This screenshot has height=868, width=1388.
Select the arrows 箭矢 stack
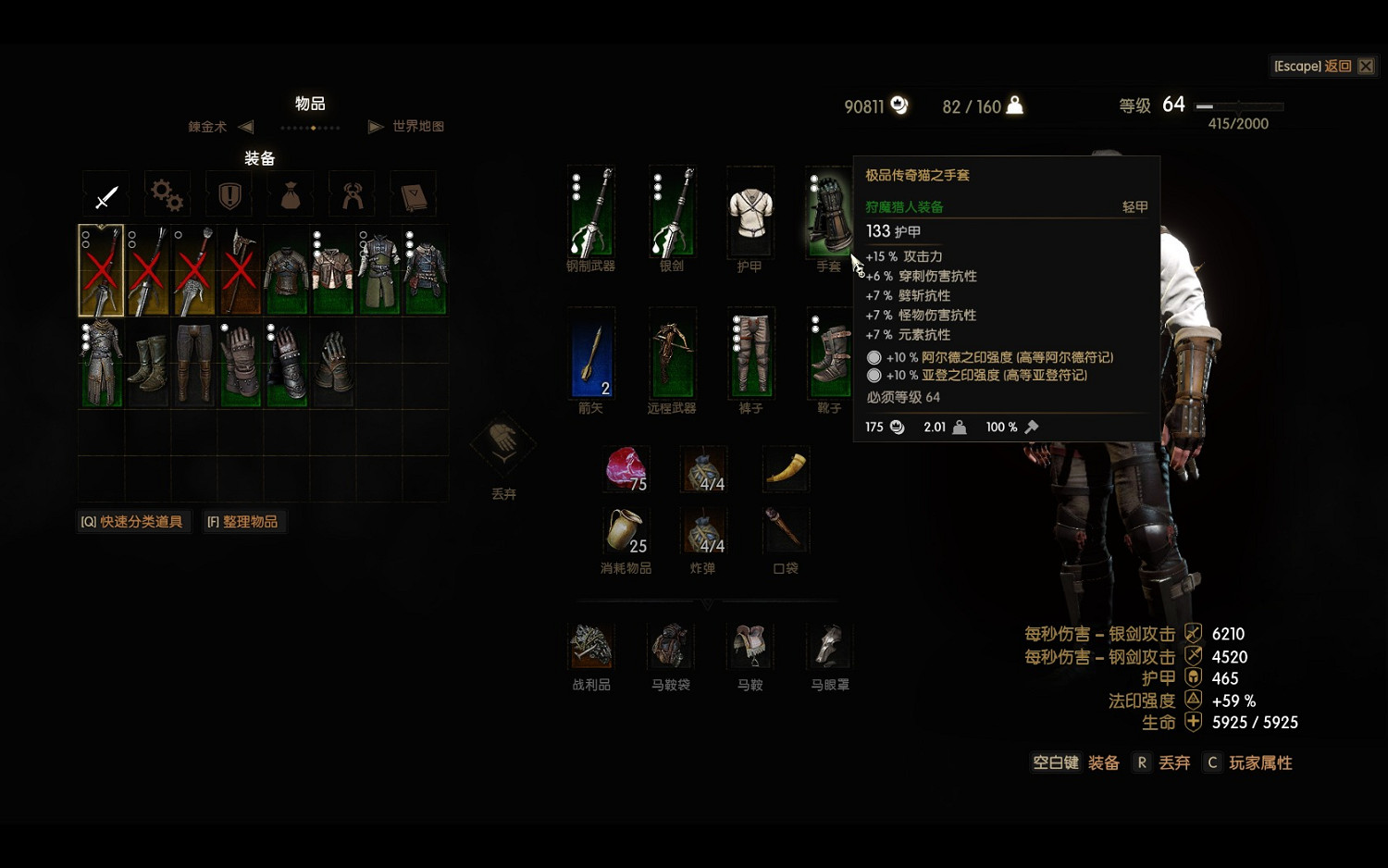point(591,356)
